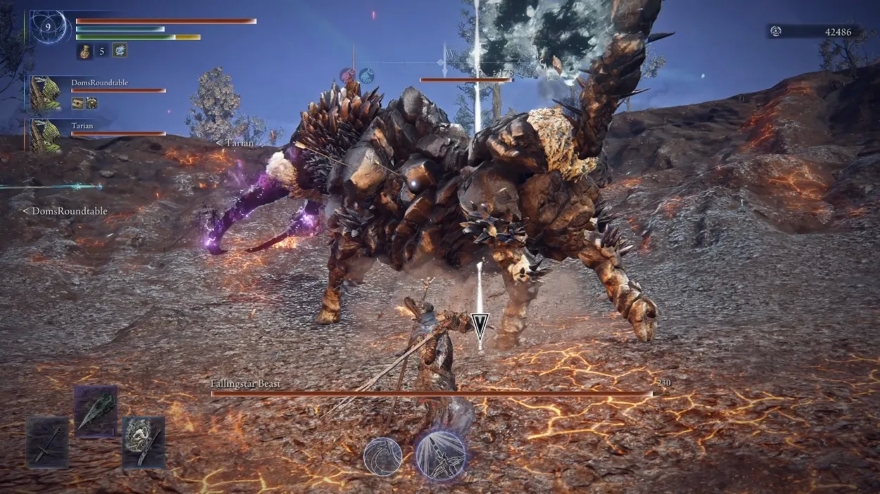This screenshot has height=494, width=880.
Task: Activate the character skill circle icon
Action: pyautogui.click(x=382, y=456)
